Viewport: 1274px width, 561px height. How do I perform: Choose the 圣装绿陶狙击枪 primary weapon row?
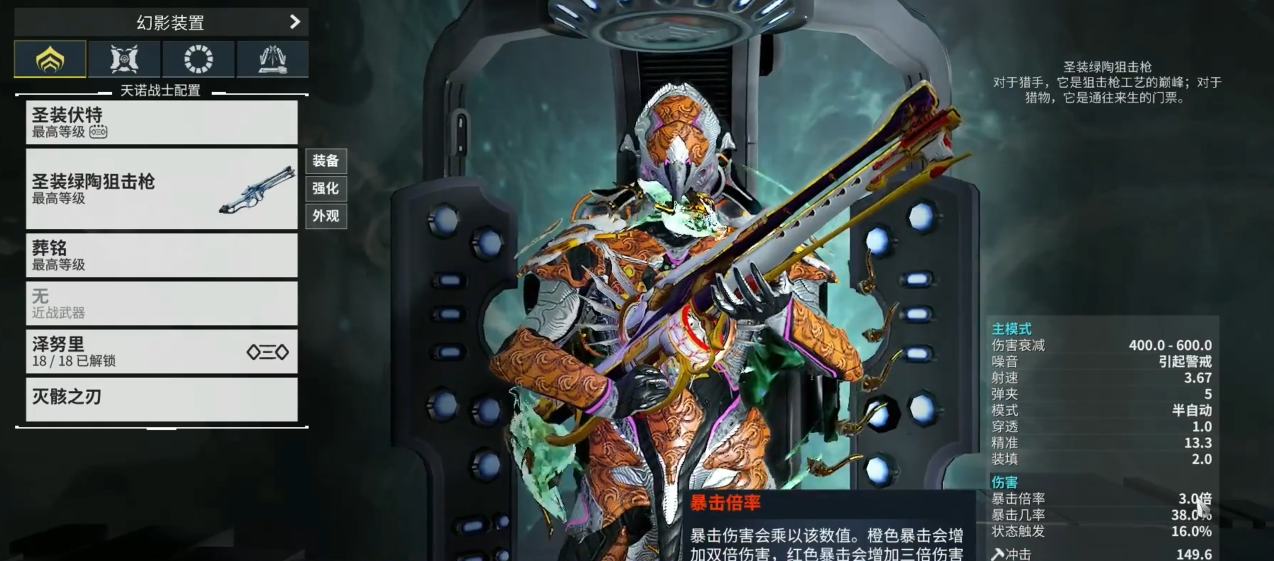(162, 189)
